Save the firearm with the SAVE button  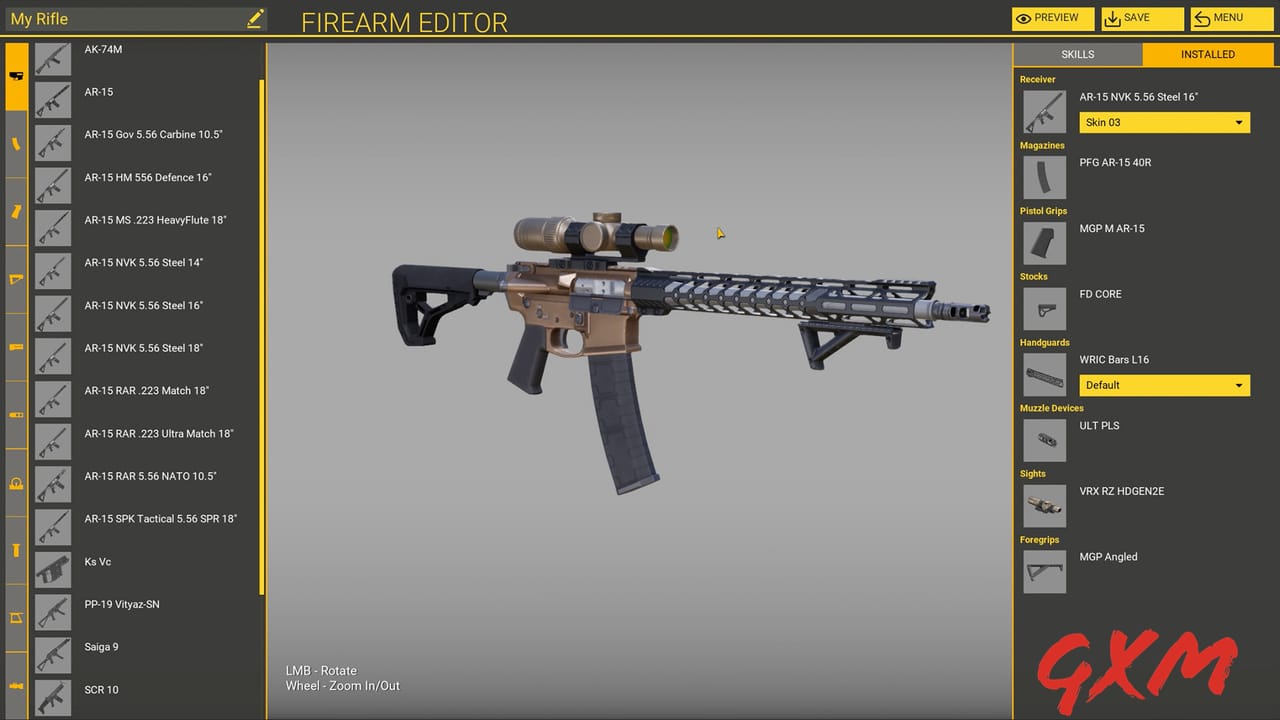[1141, 18]
